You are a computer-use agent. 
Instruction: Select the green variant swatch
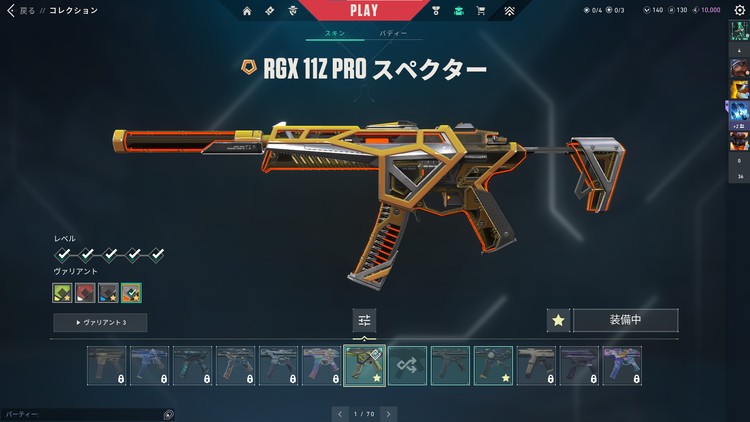(x=63, y=293)
